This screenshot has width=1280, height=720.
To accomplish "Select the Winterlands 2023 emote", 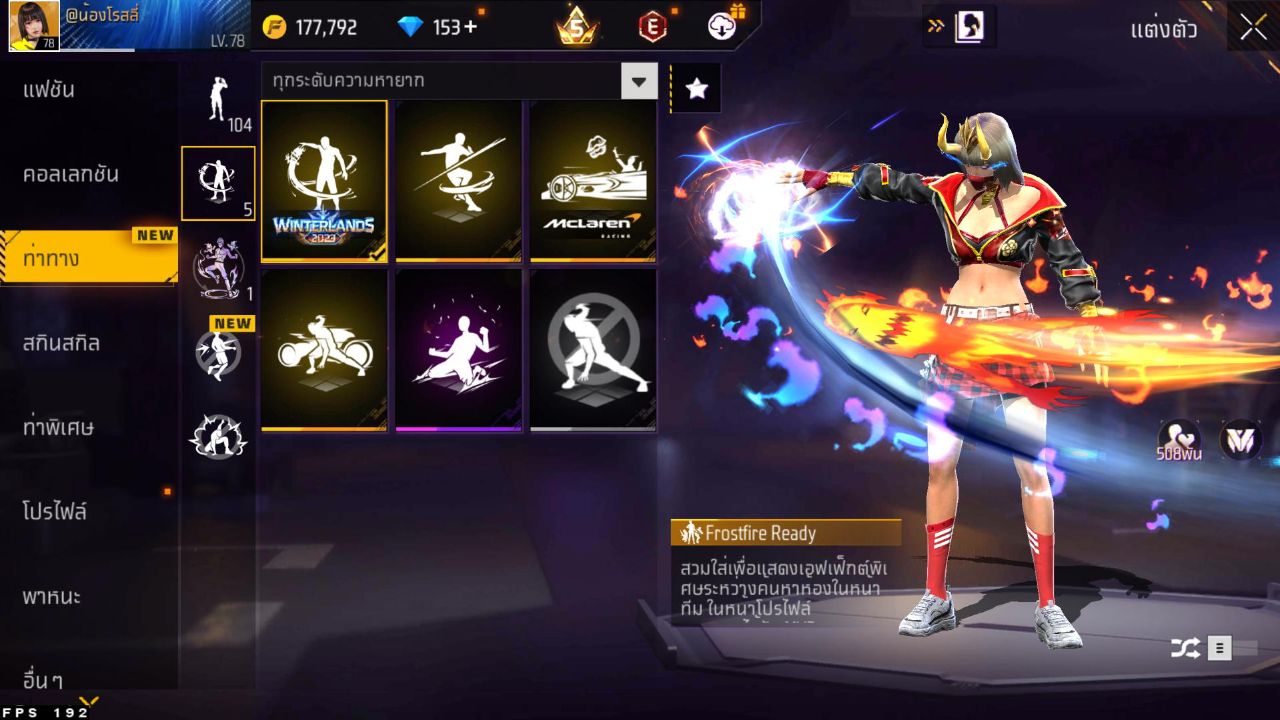I will tap(324, 181).
